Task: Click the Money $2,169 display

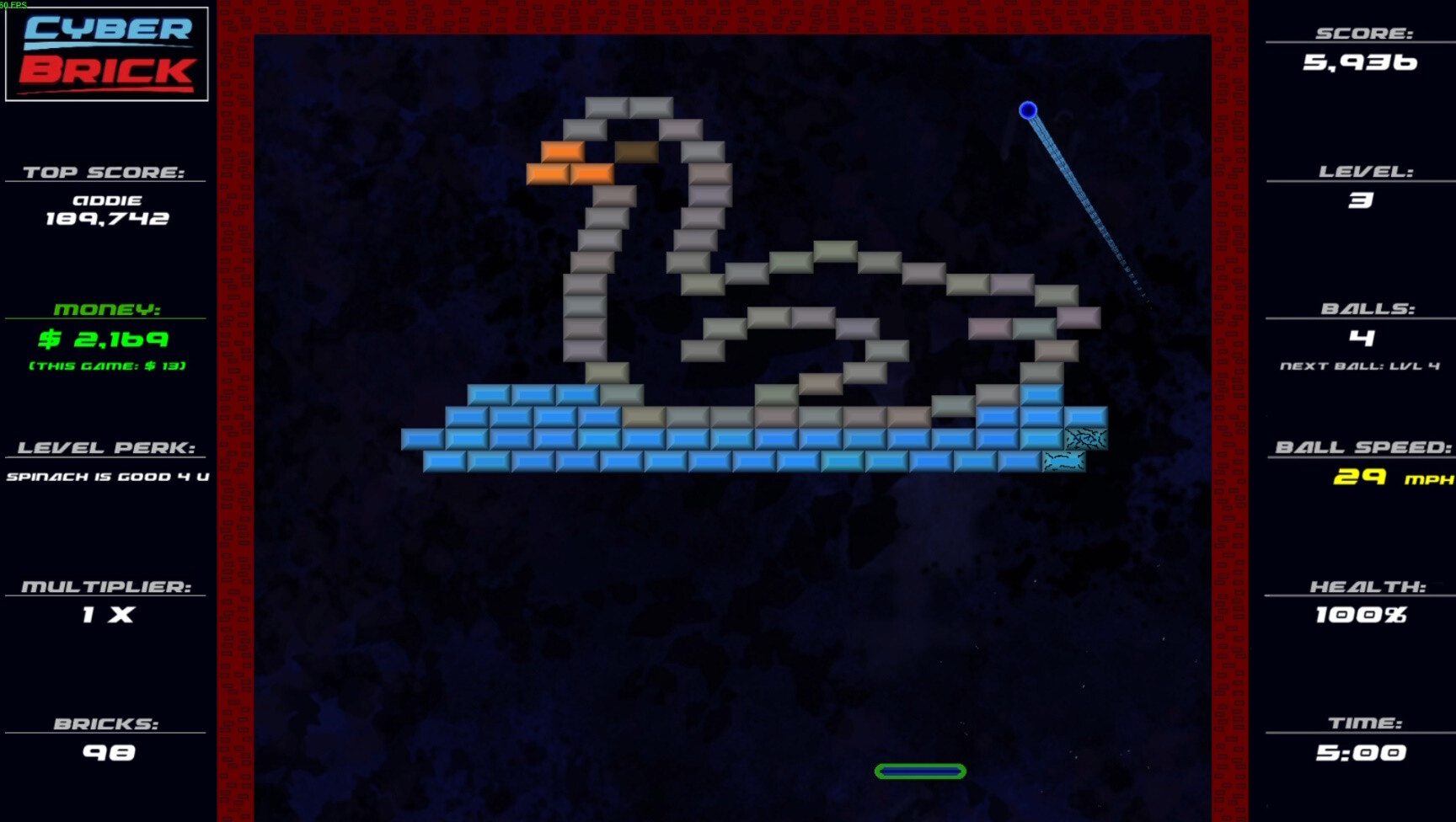Action: (x=103, y=339)
